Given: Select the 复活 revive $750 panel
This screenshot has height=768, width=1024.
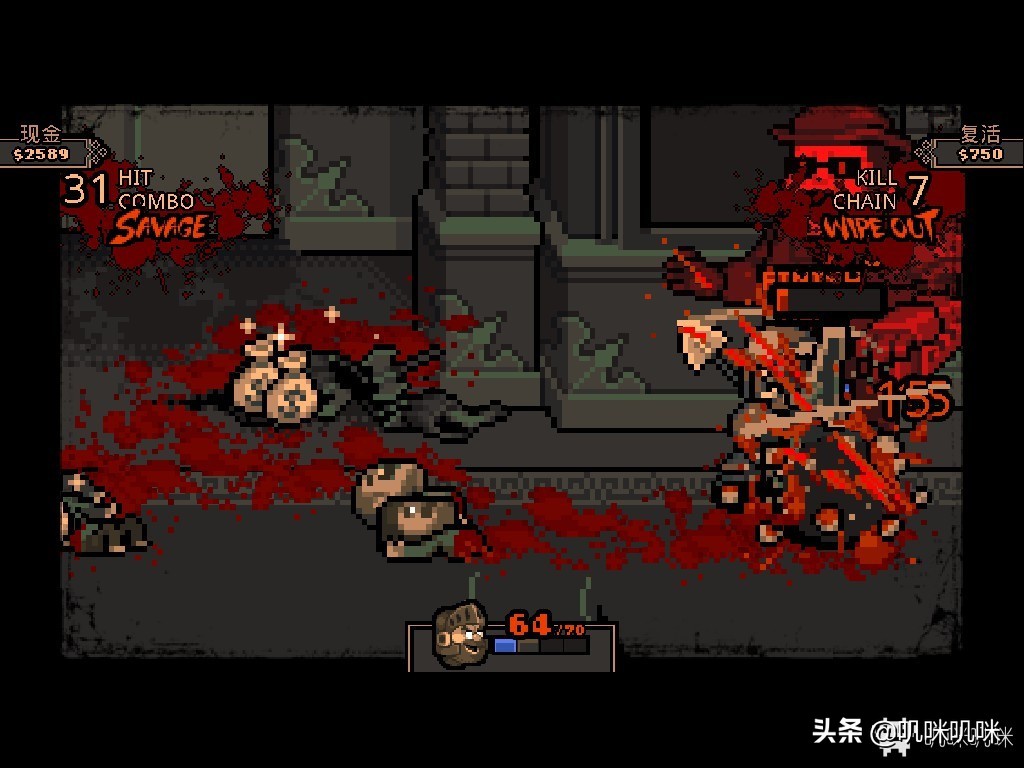Looking at the screenshot, I should click(977, 146).
